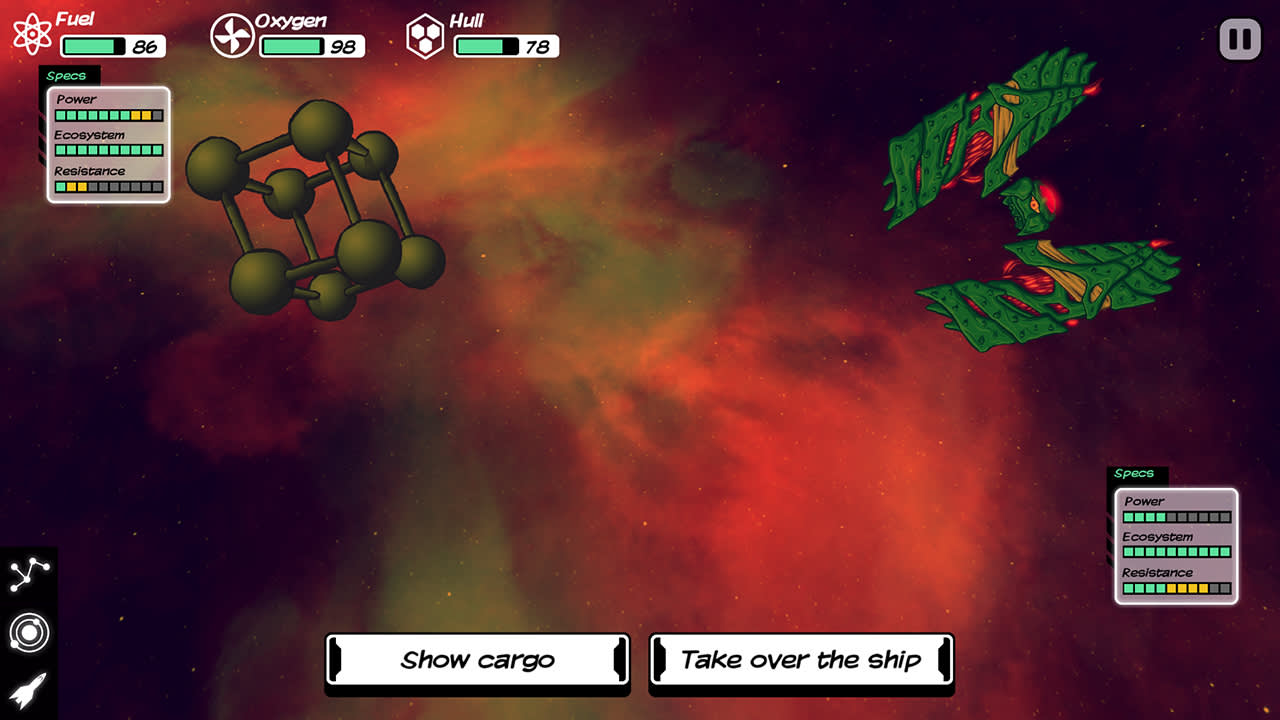Pause the game
This screenshot has width=1280, height=720.
[x=1241, y=38]
